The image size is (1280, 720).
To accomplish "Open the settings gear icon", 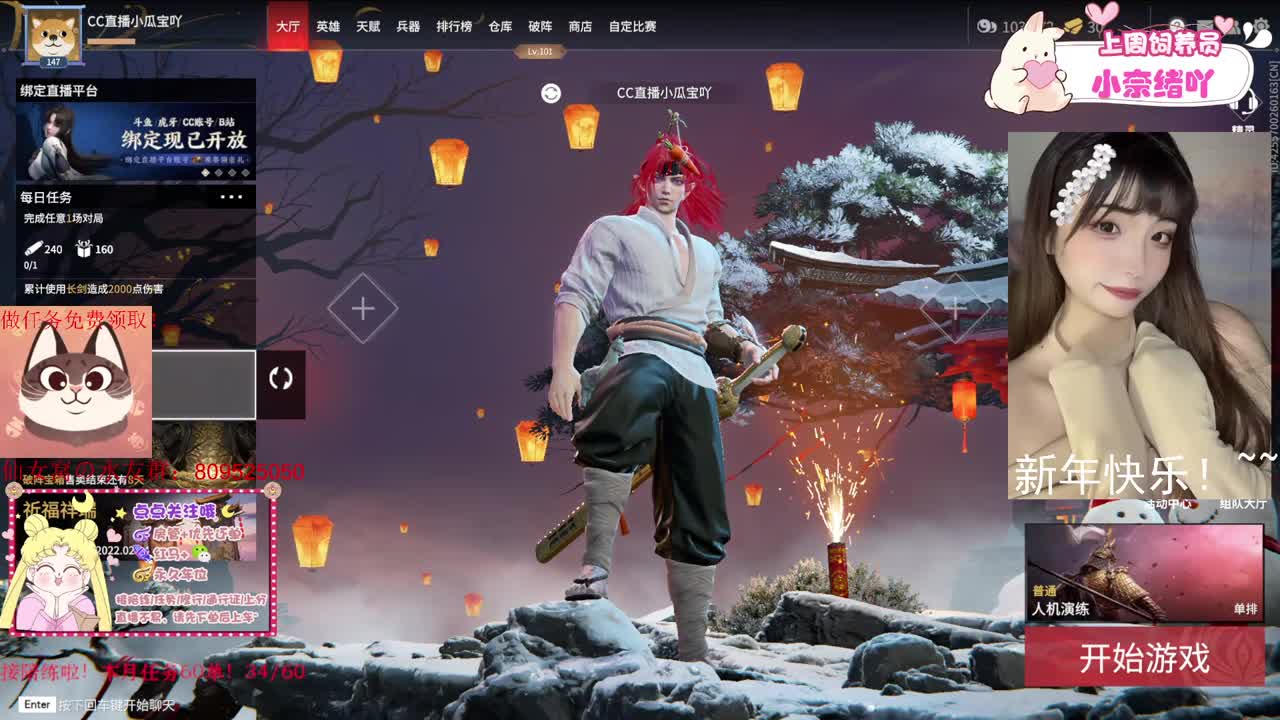I will pos(1262,25).
